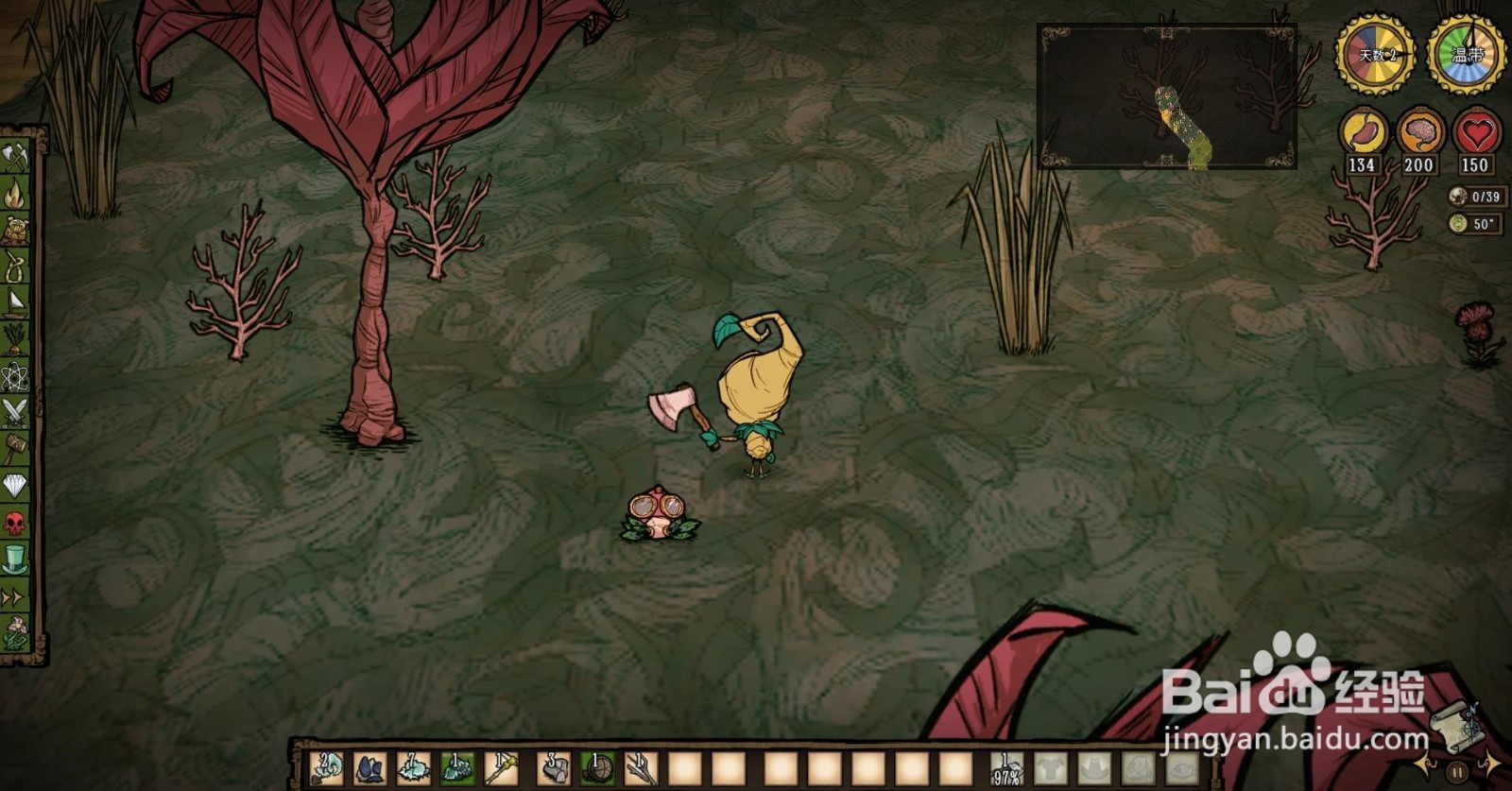
Task: Pause the game with the pause button
Action: pyautogui.click(x=1457, y=772)
